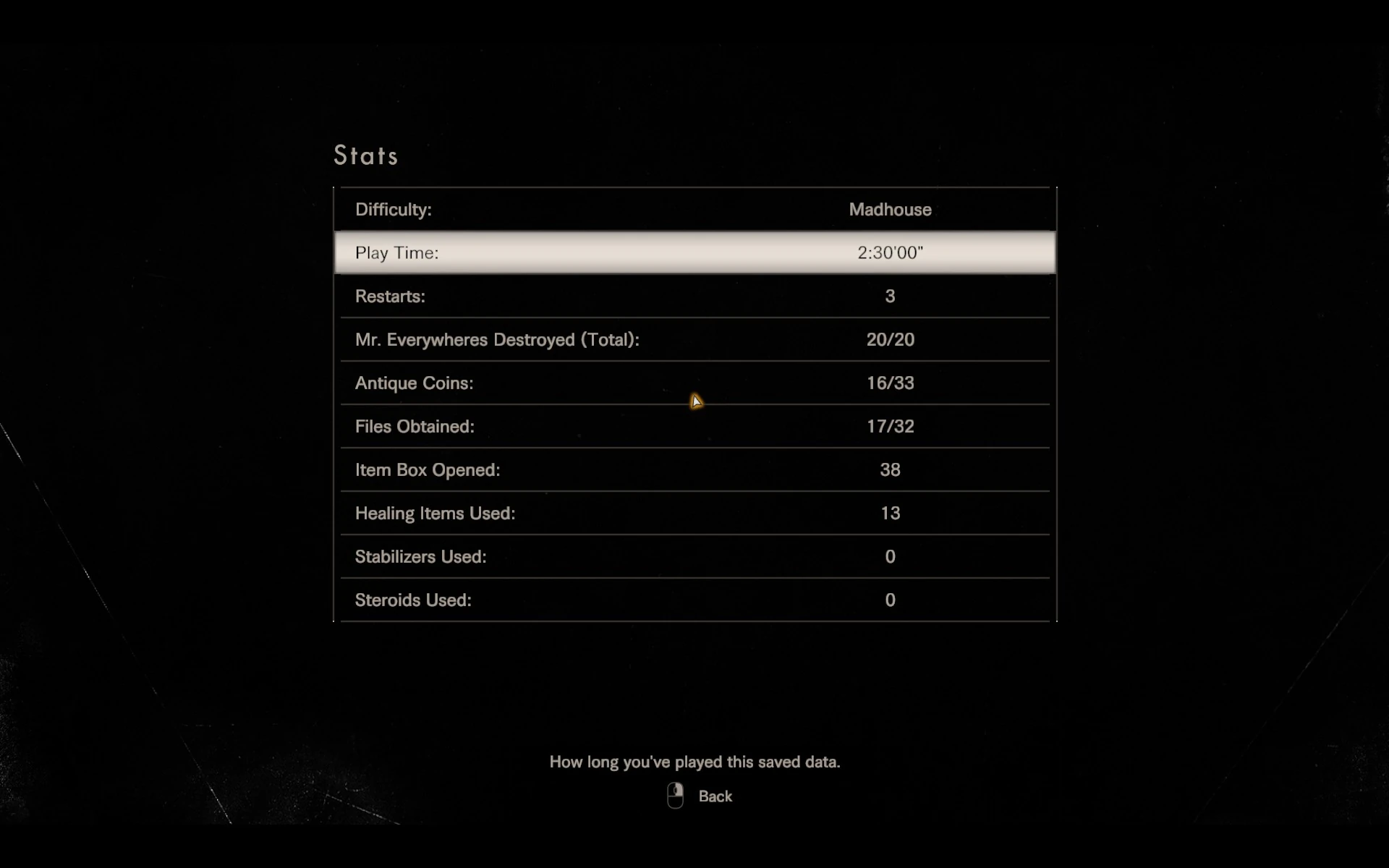1389x868 pixels.
Task: Click the Files Obtained entry
Action: click(694, 426)
